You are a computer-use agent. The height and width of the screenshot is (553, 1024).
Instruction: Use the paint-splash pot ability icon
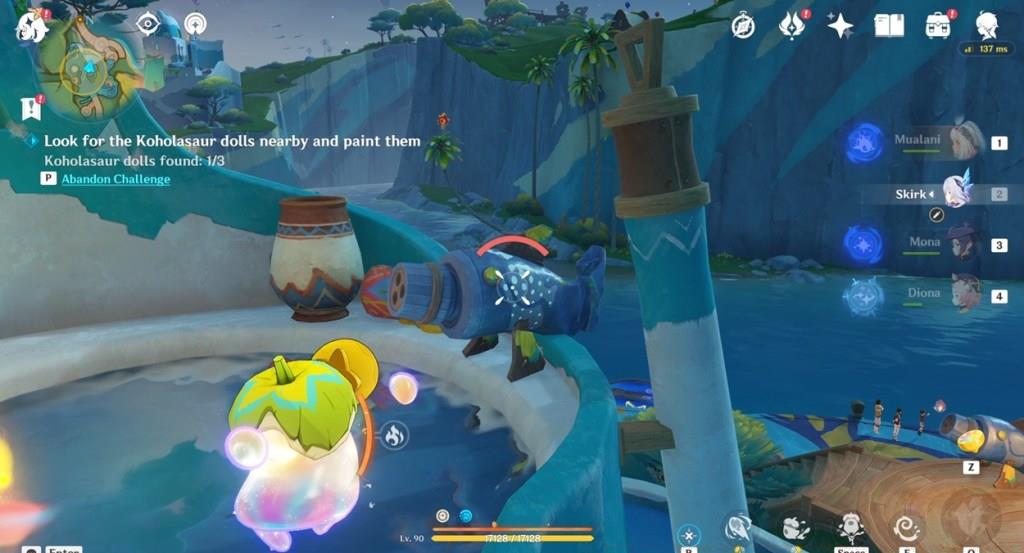click(796, 527)
